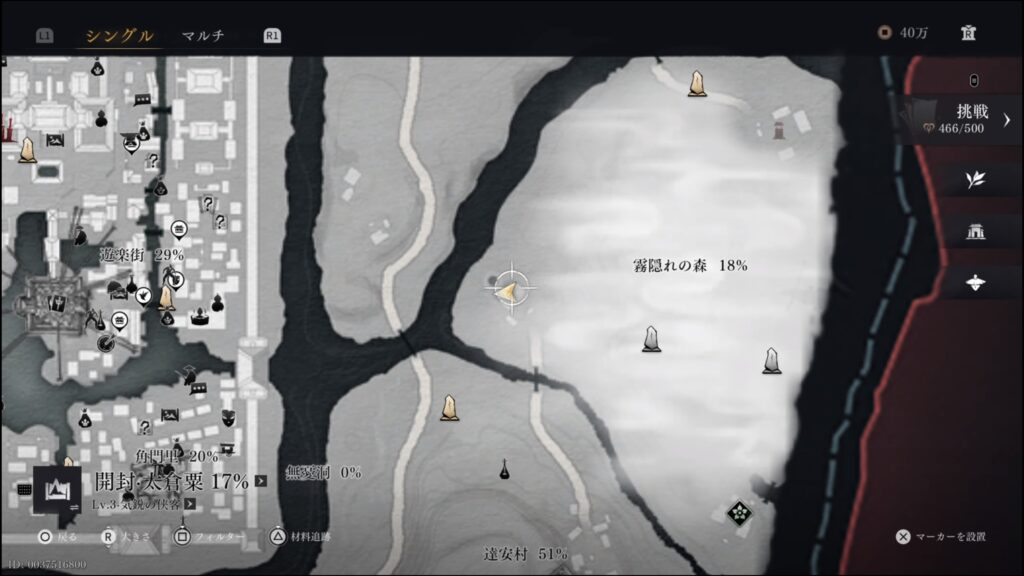Select the grey stone marker below the 霧隠れの森 label
Image resolution: width=1024 pixels, height=576 pixels.
(x=651, y=339)
